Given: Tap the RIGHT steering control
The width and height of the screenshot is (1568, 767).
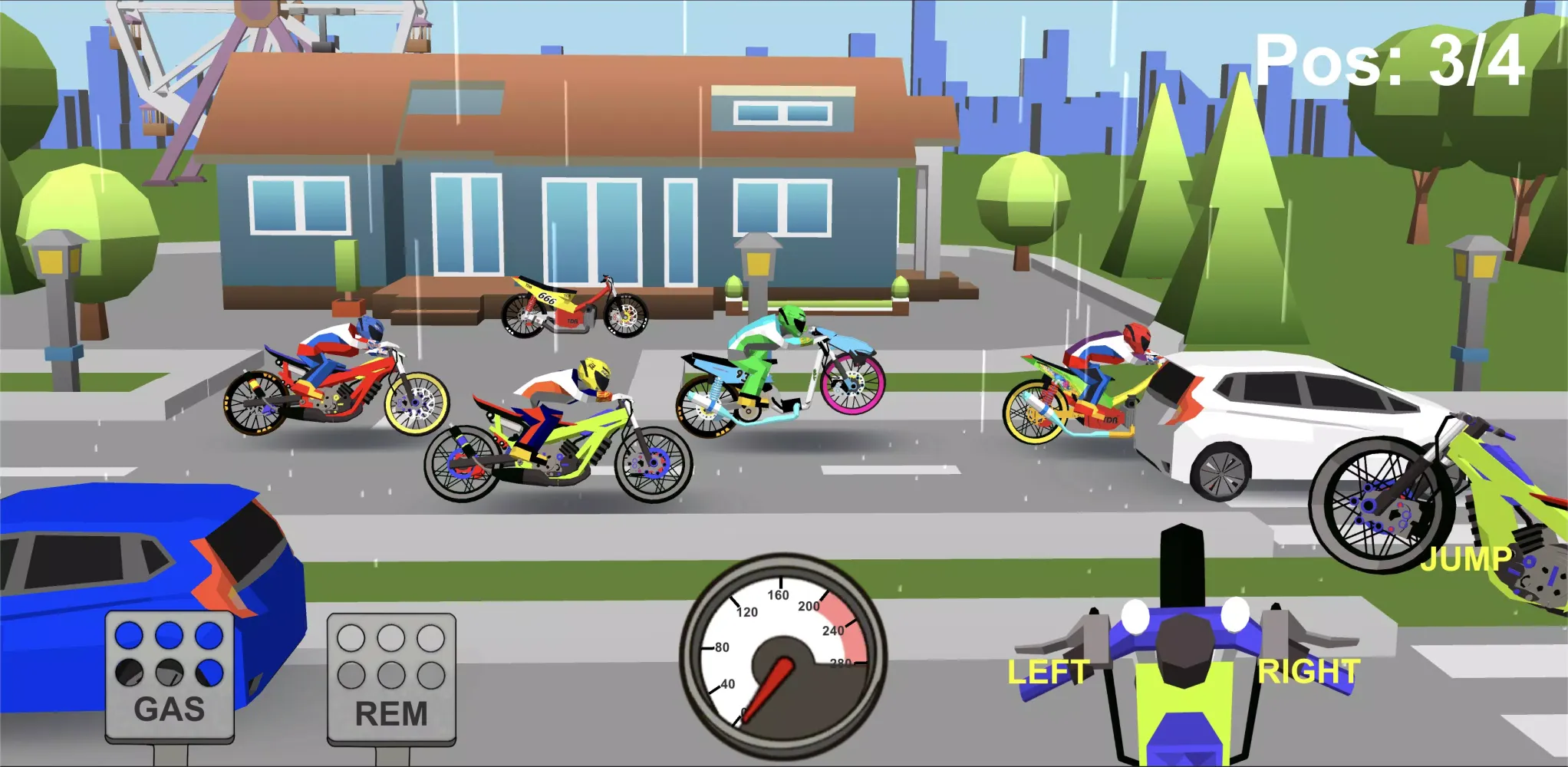Looking at the screenshot, I should point(1306,668).
